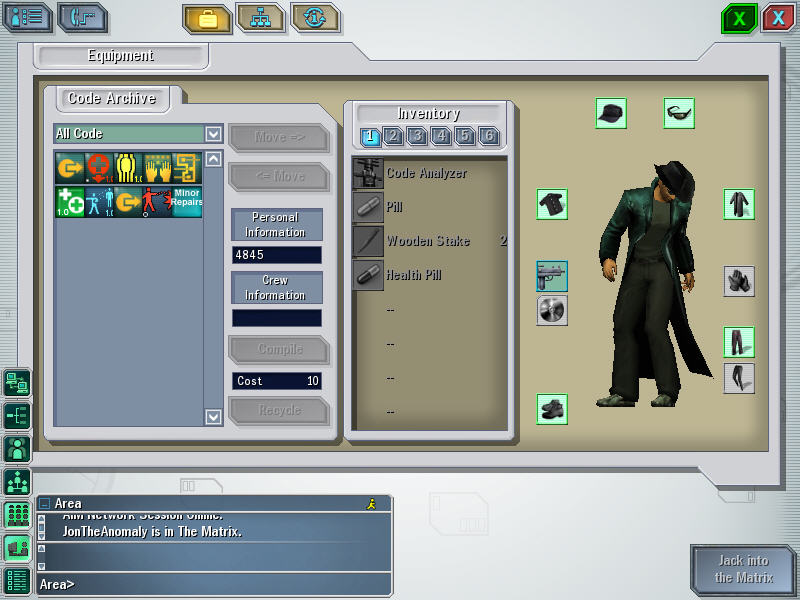Viewport: 800px width, 600px height.
Task: Select the sunglasses equipment slot
Action: coord(679,113)
